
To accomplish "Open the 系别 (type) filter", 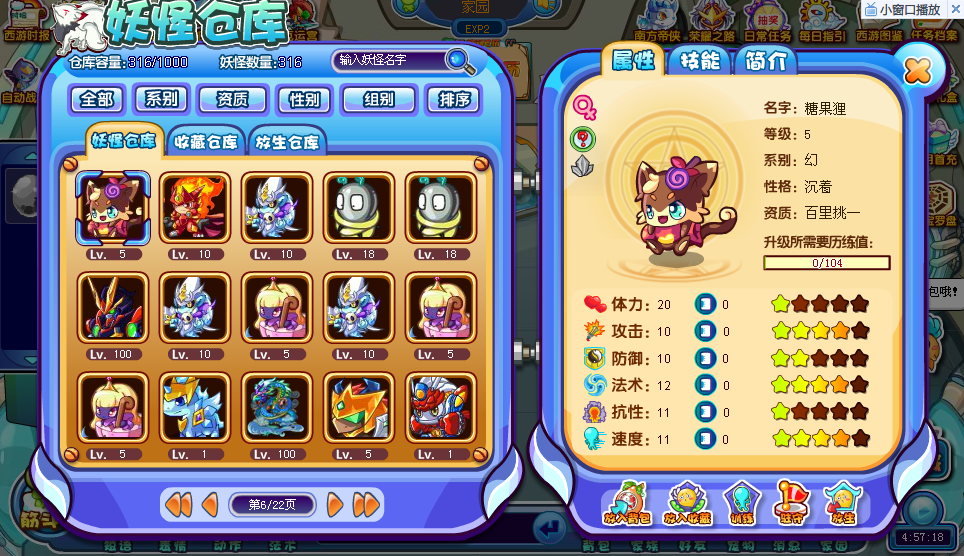I will (161, 99).
